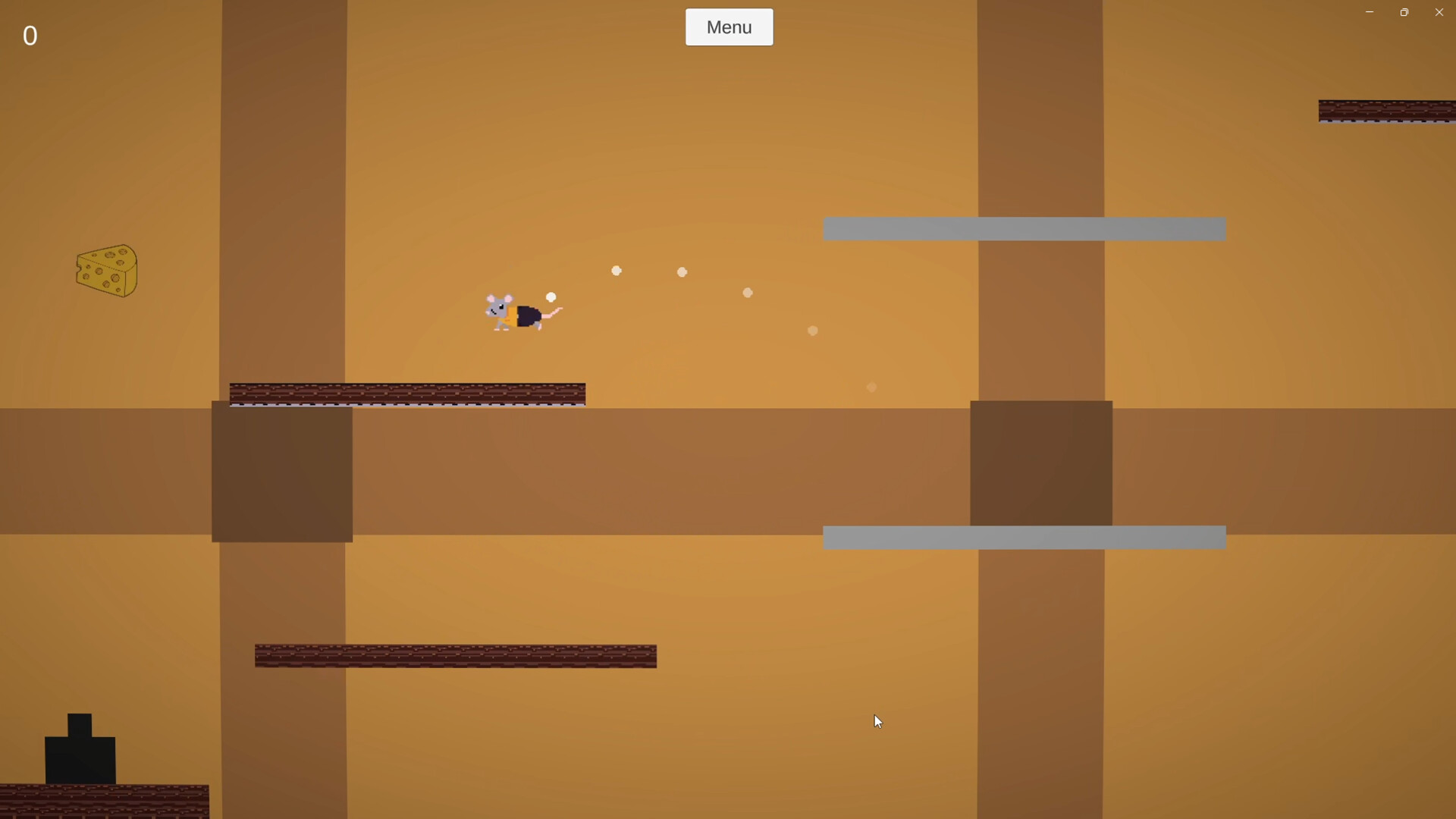Click the Menu label text

[728, 27]
